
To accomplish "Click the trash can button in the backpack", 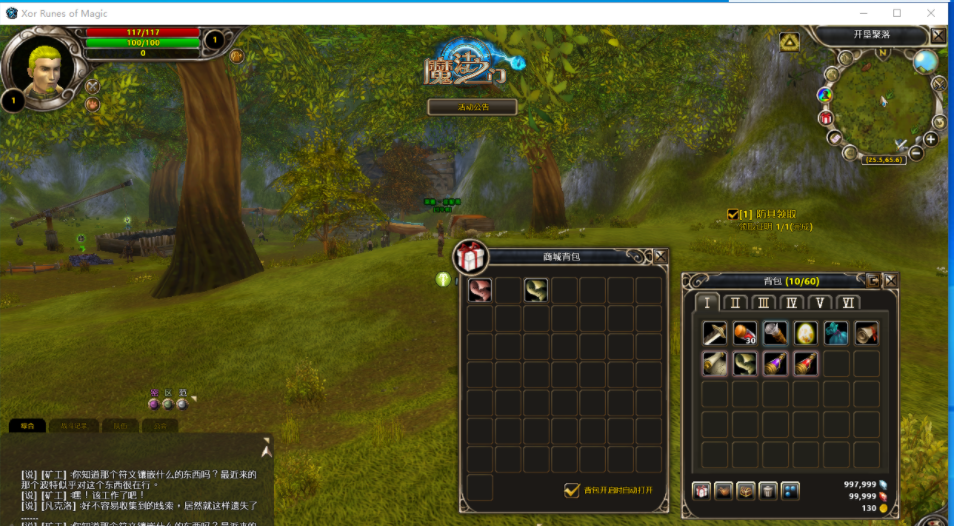I will coord(768,491).
